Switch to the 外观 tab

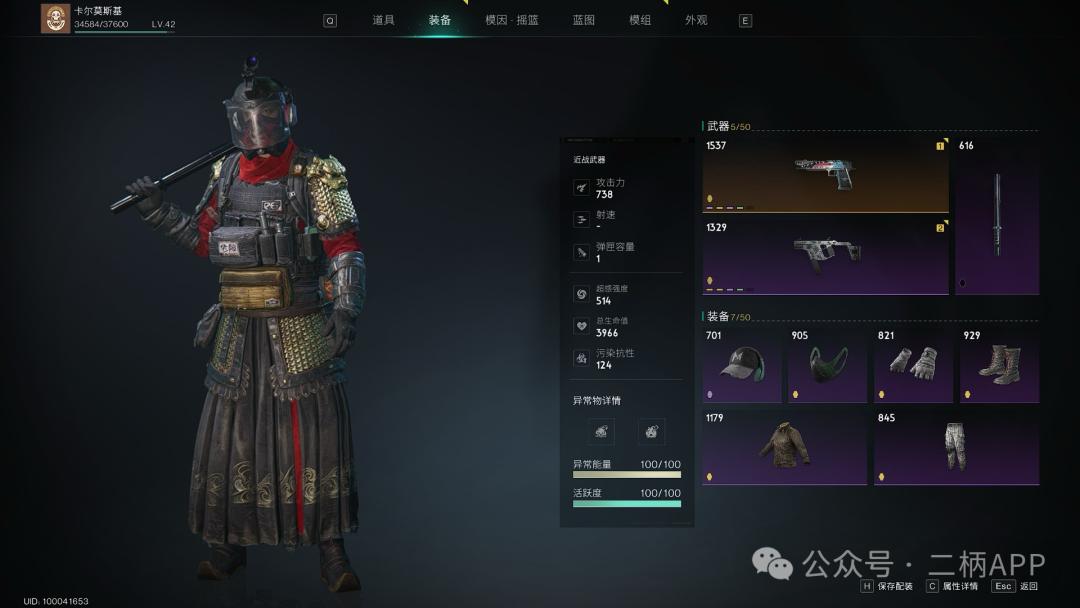coord(696,20)
